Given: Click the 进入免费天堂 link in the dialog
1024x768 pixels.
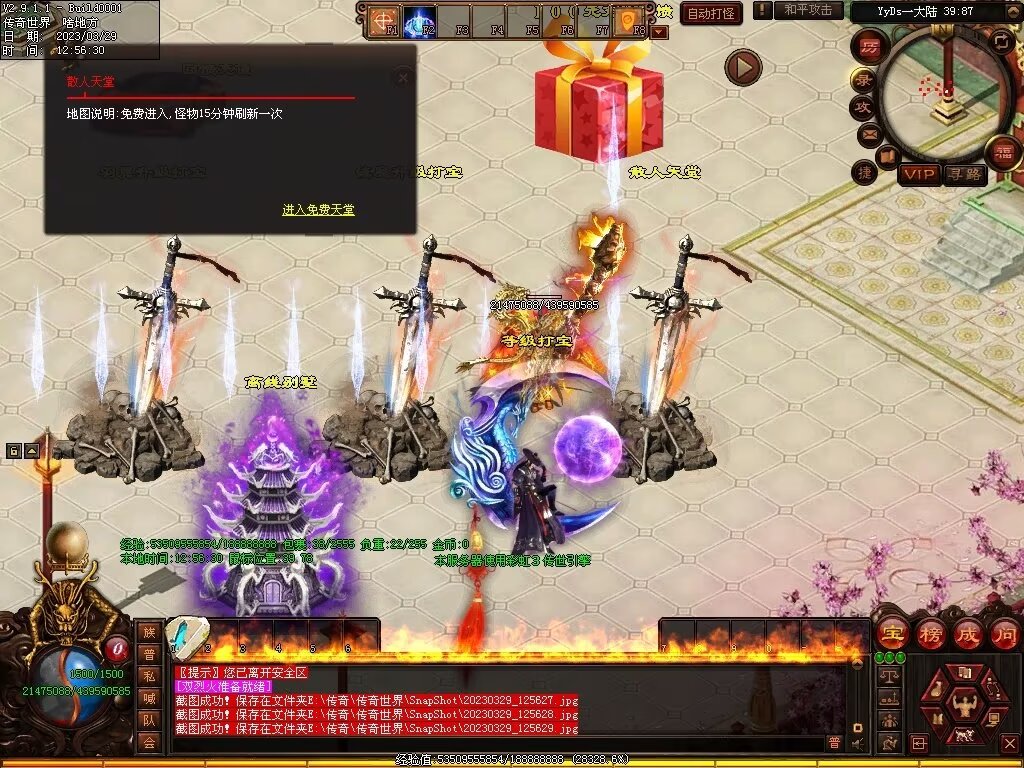Looking at the screenshot, I should pos(318,210).
